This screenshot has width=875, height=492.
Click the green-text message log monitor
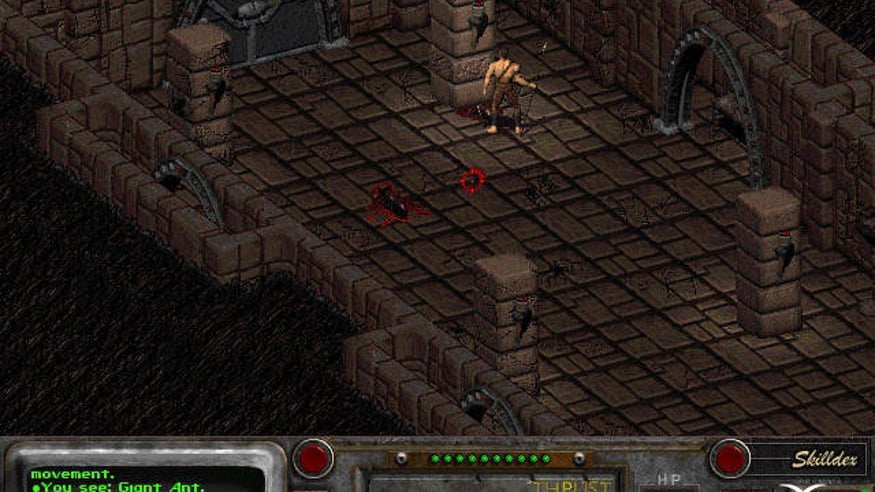145,477
